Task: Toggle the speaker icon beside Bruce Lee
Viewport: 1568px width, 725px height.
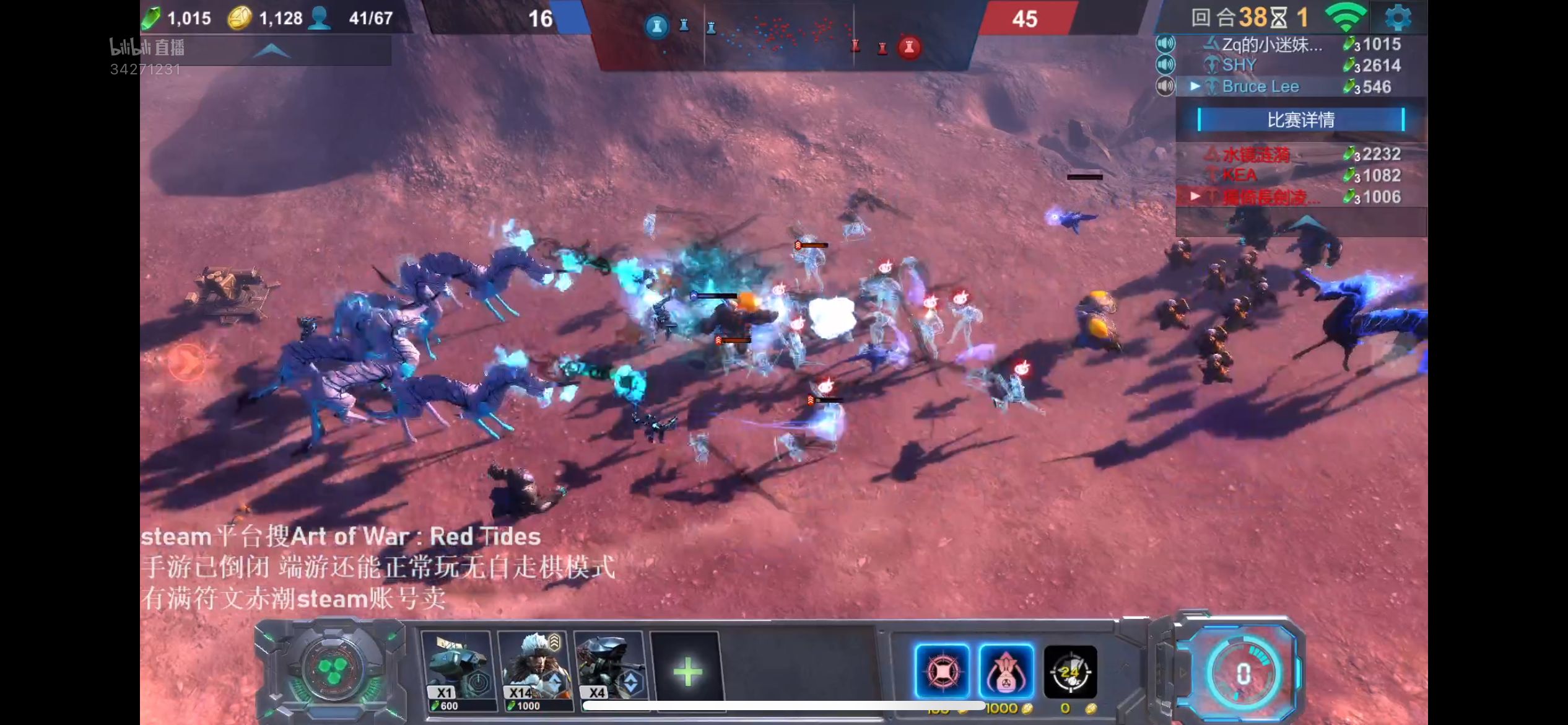Action: [x=1165, y=86]
